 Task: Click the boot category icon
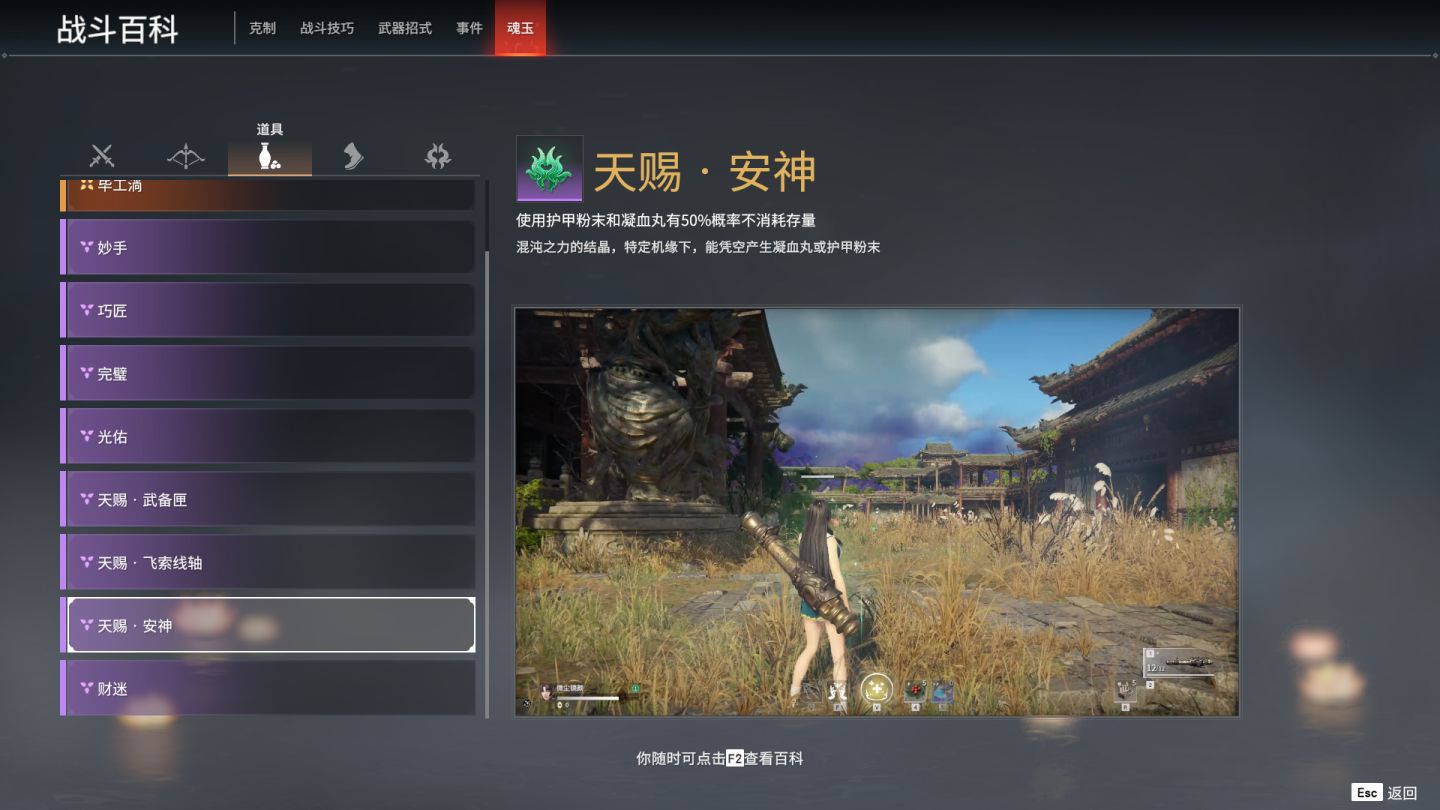[354, 156]
